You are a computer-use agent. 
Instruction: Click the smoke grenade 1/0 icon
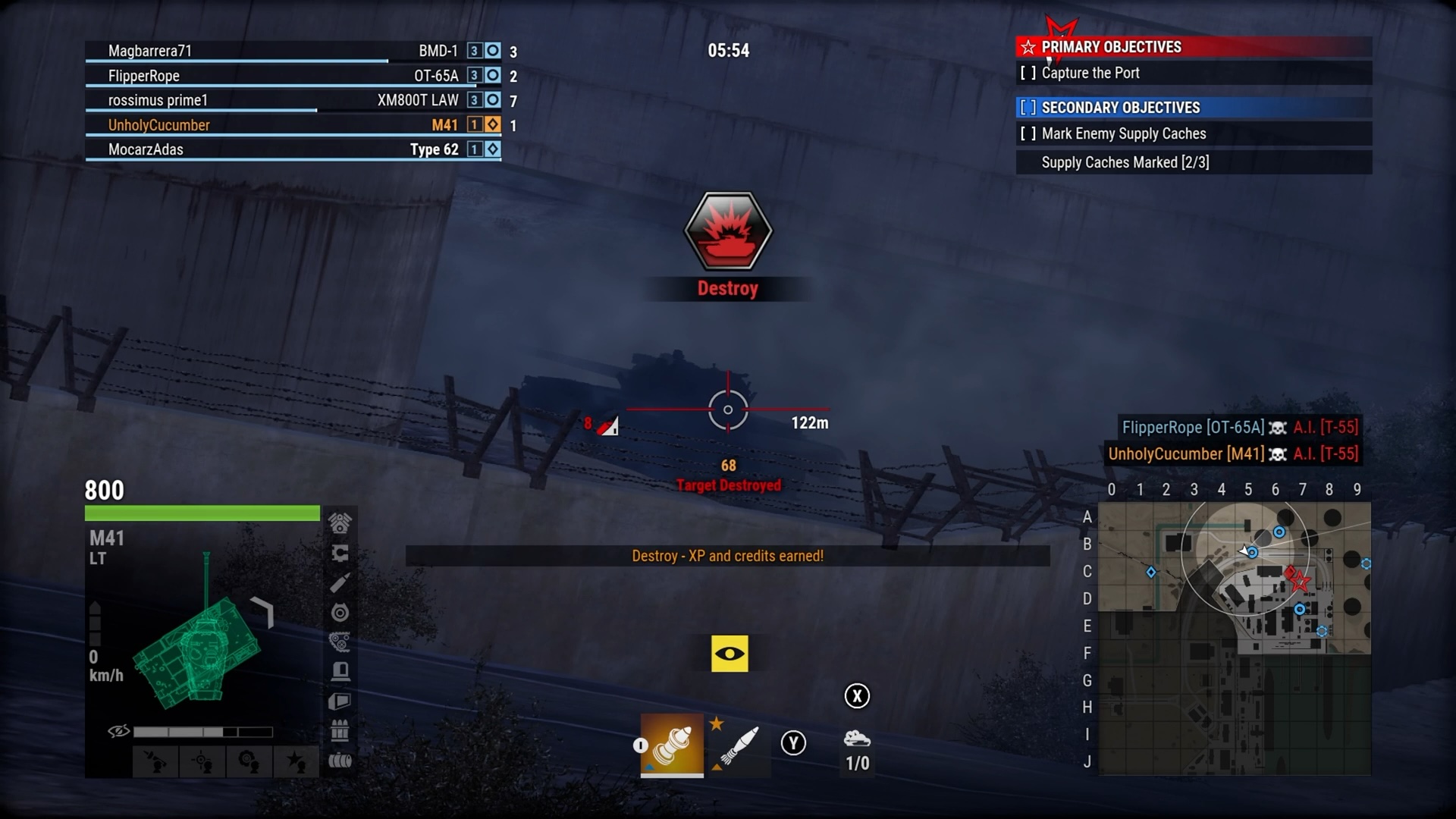point(857,751)
